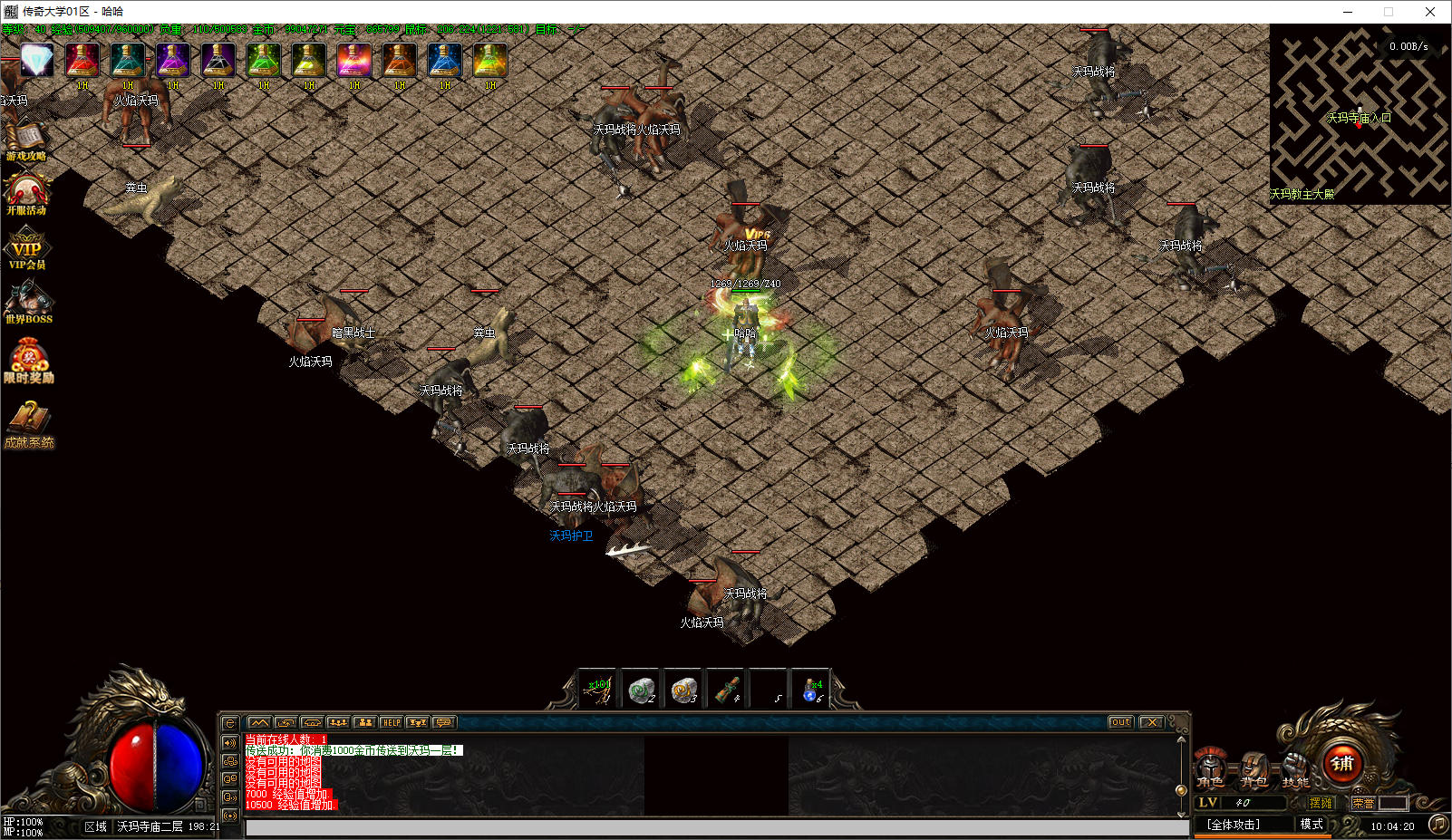Open the 角色 character sheet
The image size is (1452, 840).
coord(1210,769)
